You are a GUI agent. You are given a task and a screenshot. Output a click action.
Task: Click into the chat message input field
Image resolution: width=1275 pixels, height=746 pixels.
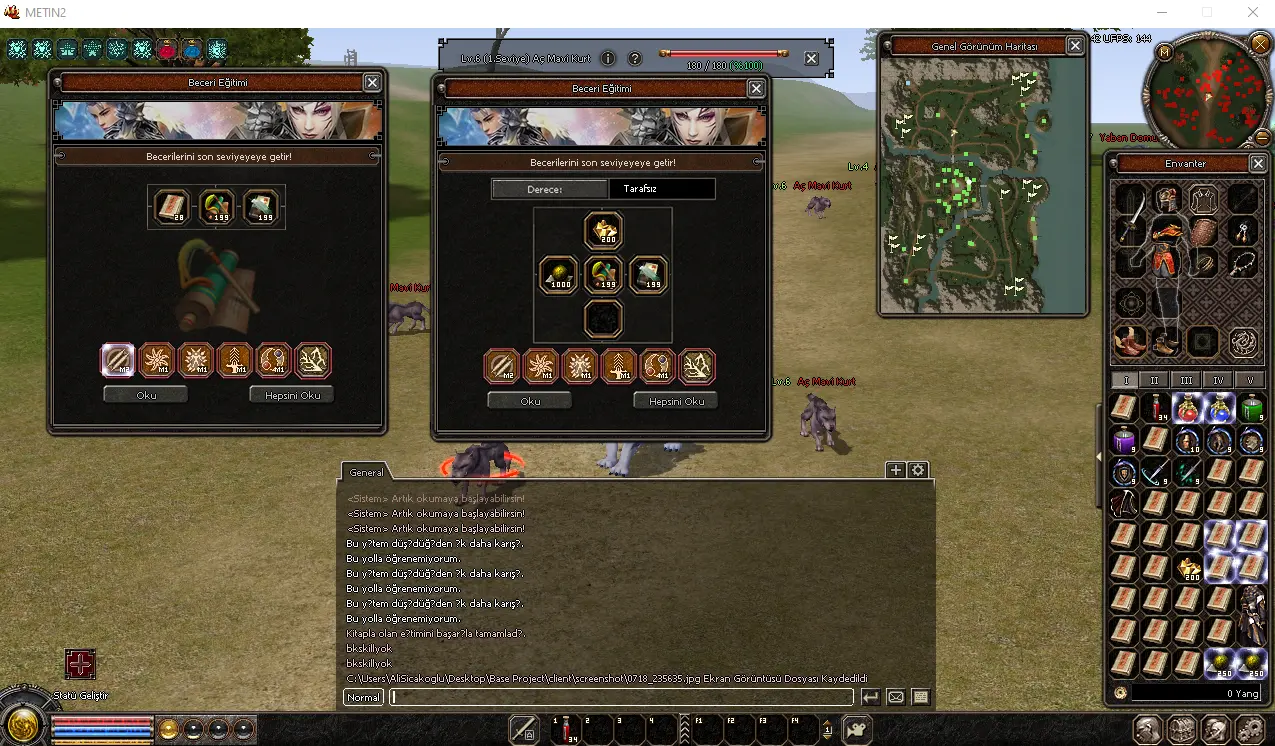click(x=620, y=697)
